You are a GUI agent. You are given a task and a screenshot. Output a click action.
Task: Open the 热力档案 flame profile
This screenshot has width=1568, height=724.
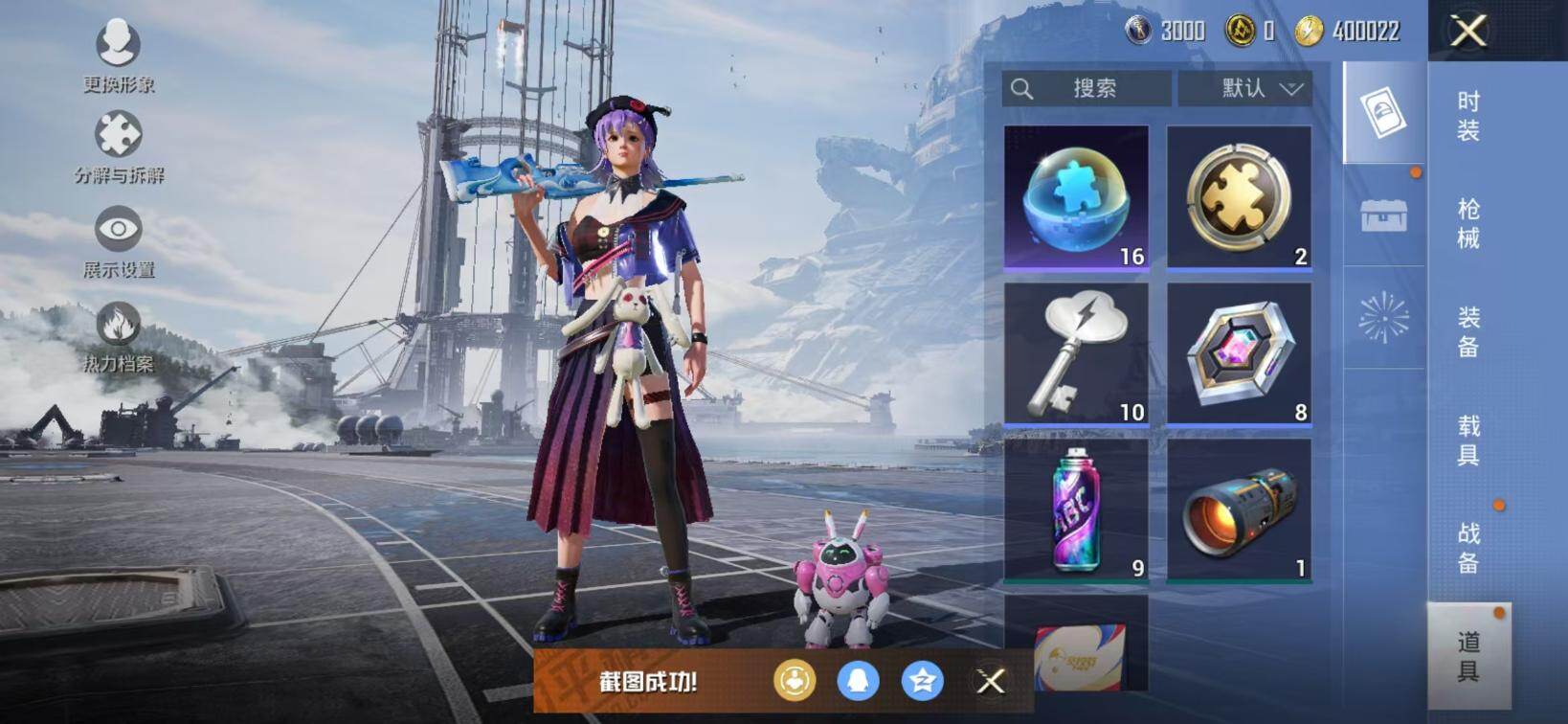119,335
